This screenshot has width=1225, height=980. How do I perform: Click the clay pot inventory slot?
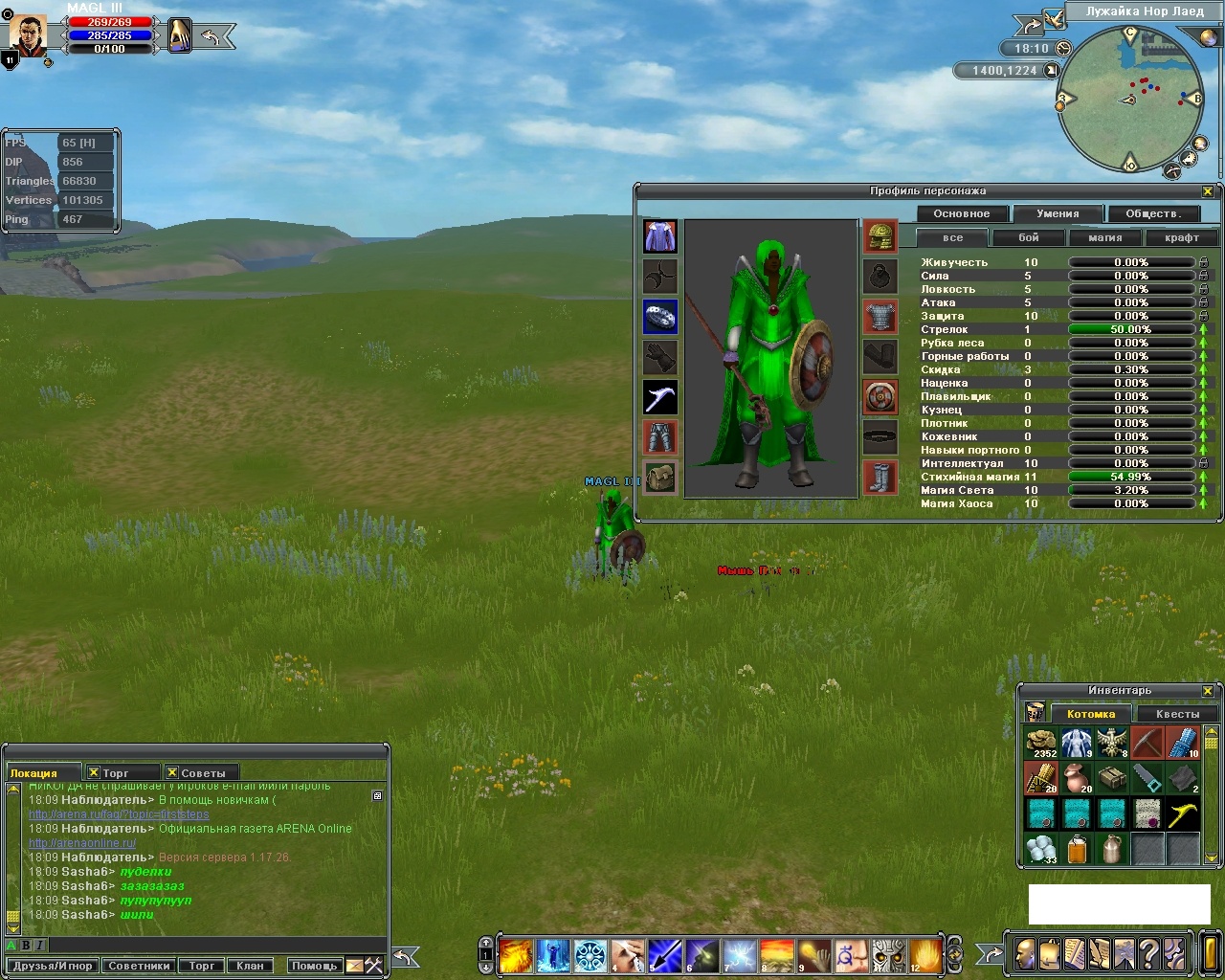[1077, 778]
